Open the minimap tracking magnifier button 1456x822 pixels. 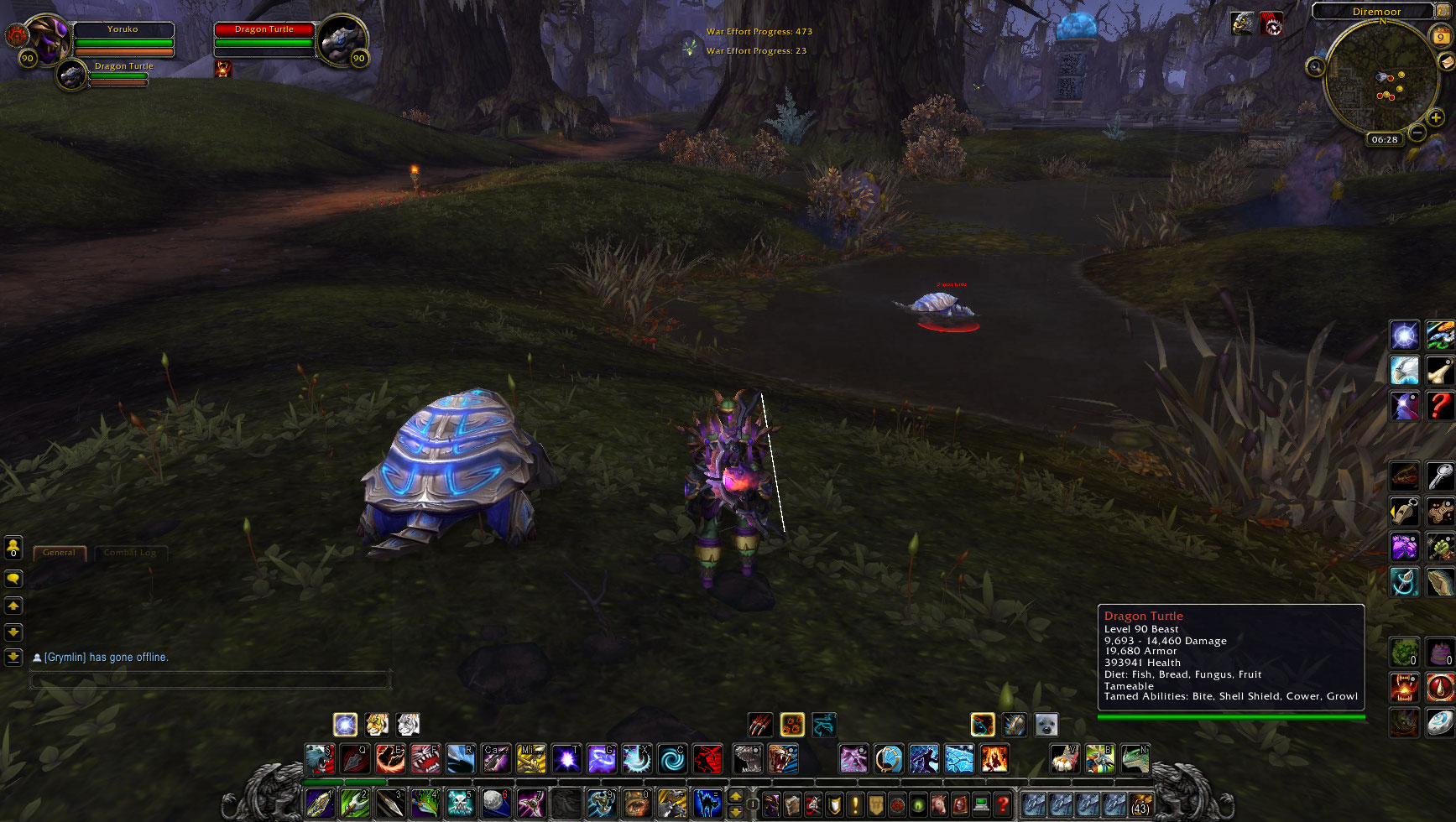click(x=1315, y=67)
